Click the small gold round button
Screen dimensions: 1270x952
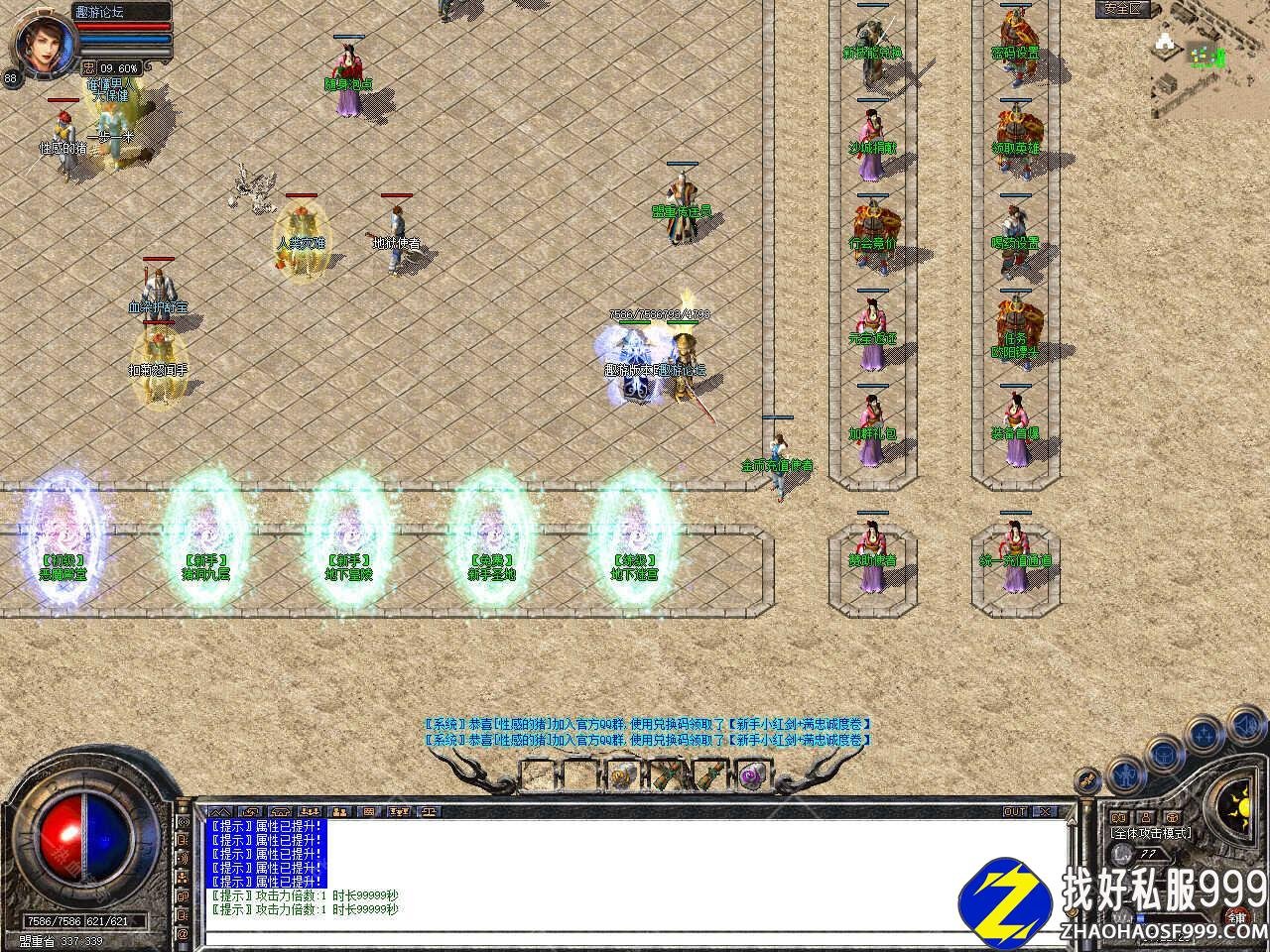1088,780
